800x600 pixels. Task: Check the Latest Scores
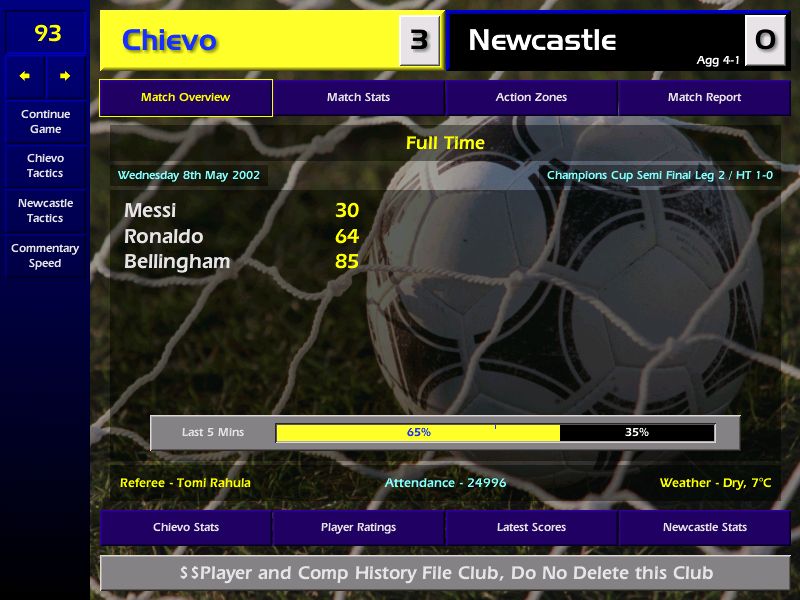tap(531, 527)
